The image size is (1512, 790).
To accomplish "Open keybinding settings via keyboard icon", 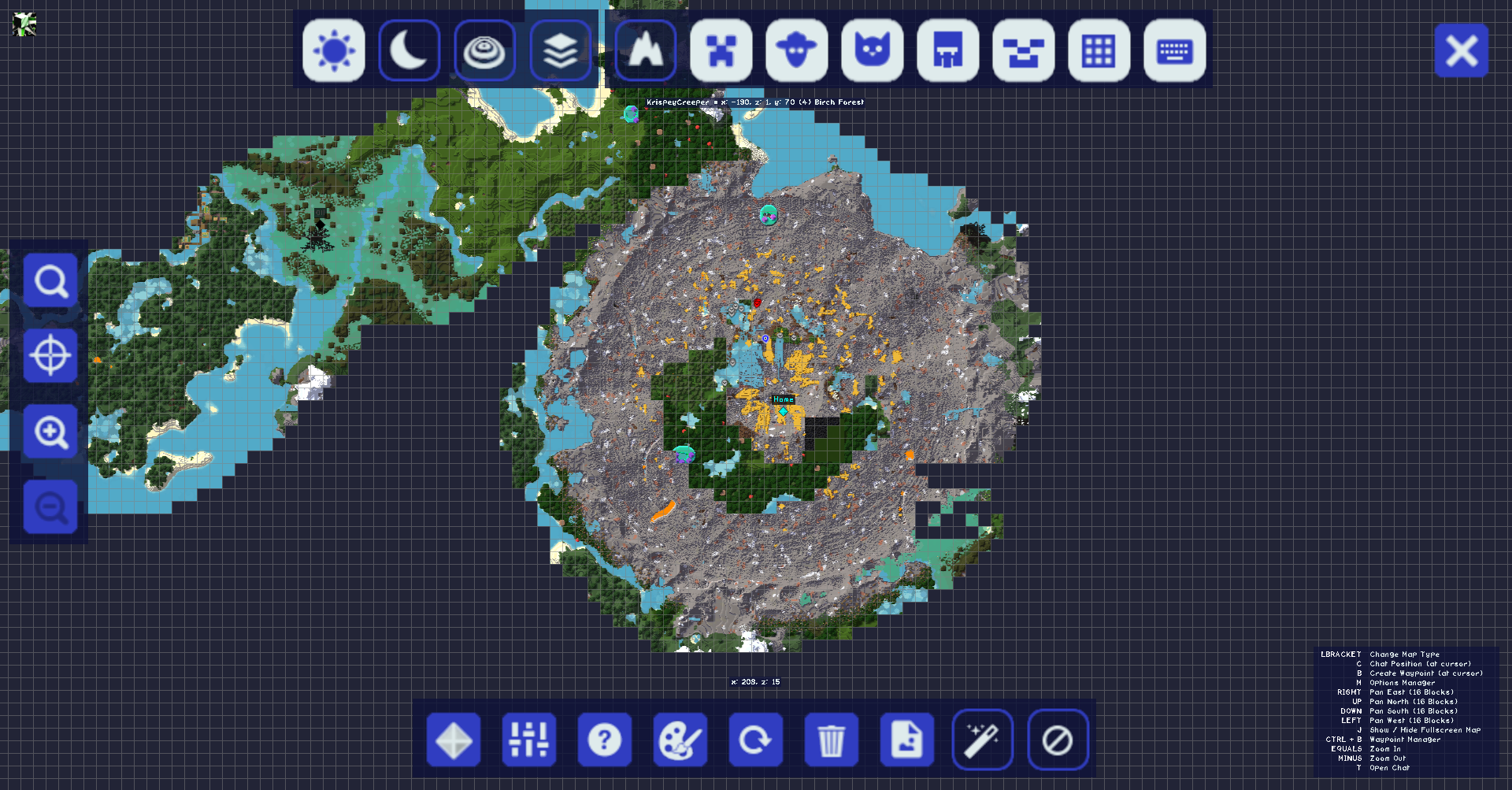I will 1174,51.
